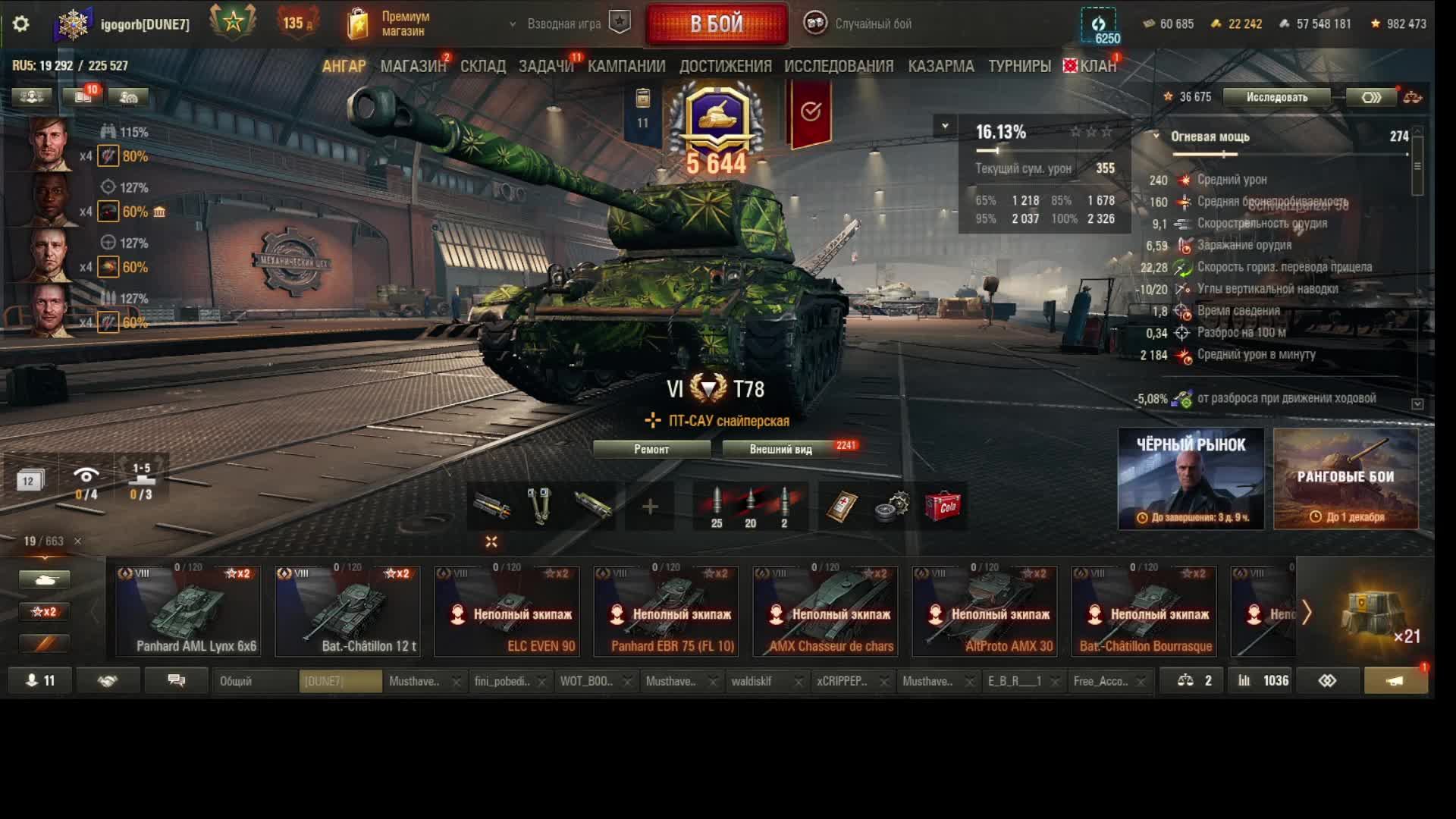
Task: Select the Bat.-Châtillon 12 t tank
Action: point(347,610)
